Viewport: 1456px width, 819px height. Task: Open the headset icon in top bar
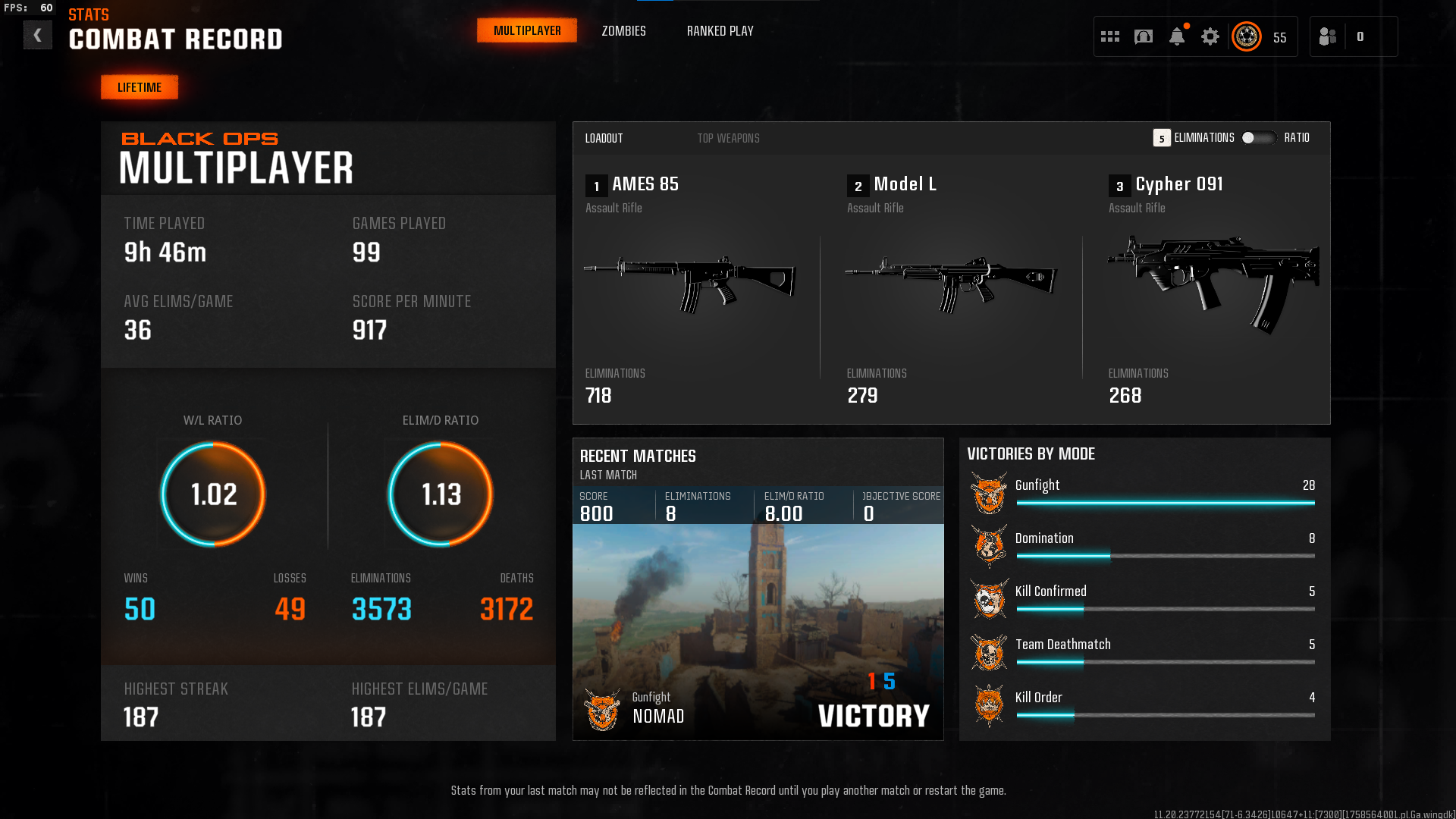pyautogui.click(x=1144, y=36)
